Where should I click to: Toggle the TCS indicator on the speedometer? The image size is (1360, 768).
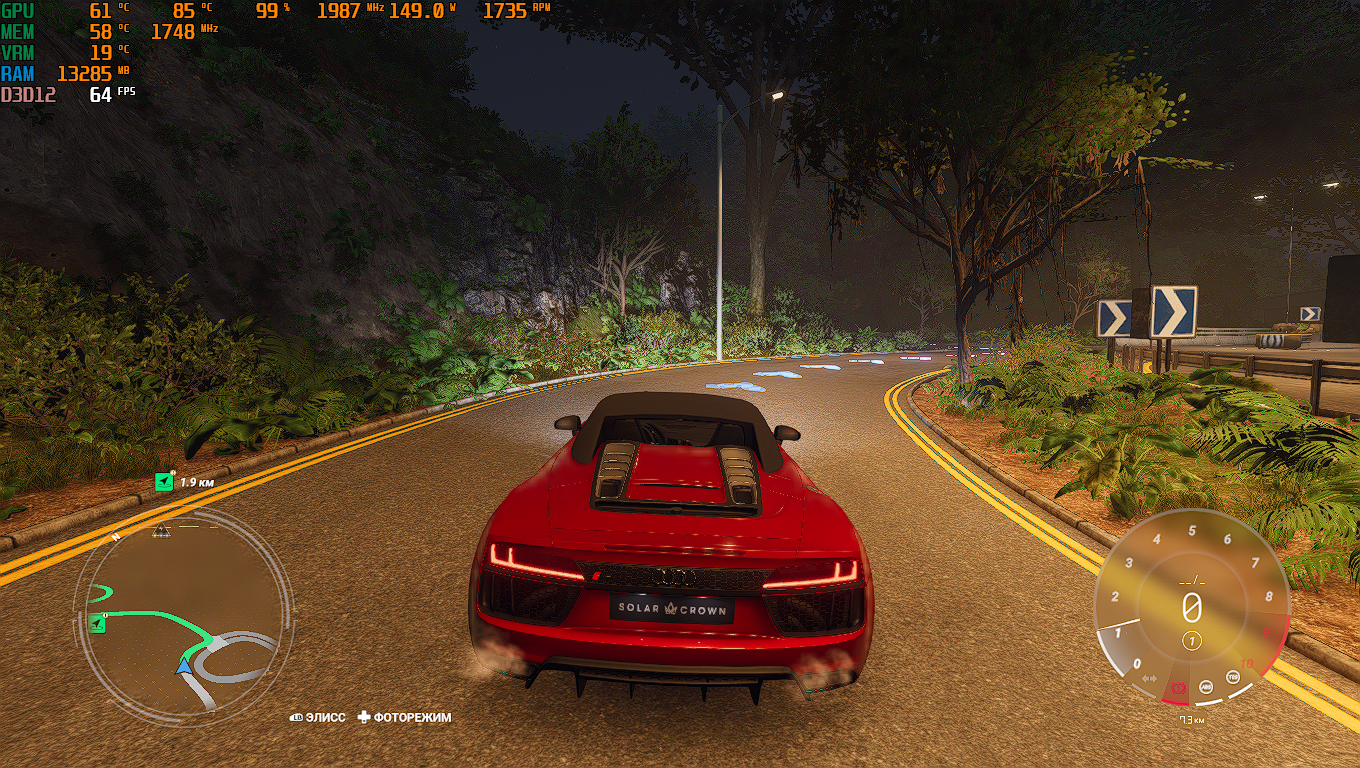tap(1233, 677)
